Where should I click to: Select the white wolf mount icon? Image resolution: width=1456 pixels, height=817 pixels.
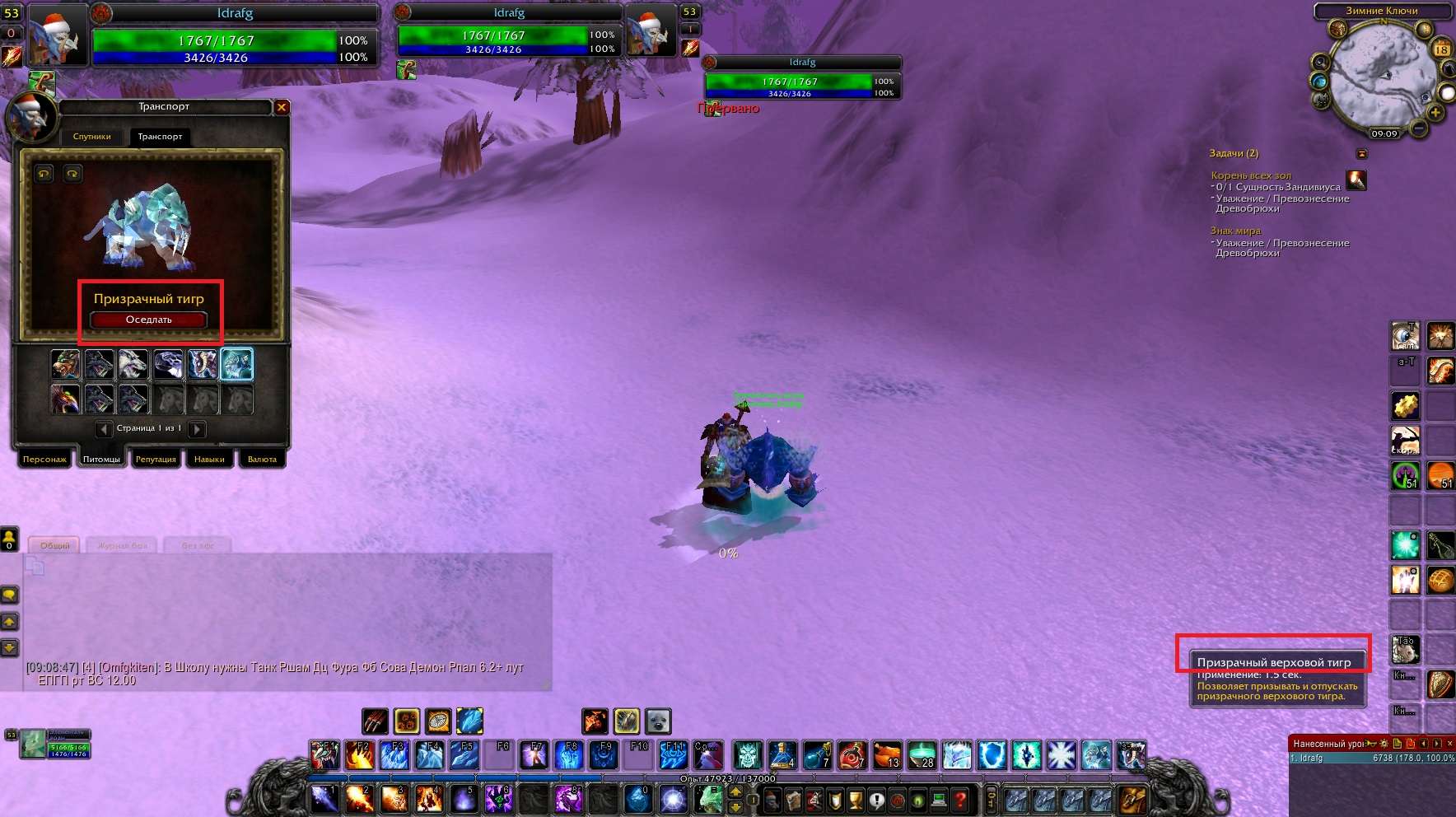point(133,364)
